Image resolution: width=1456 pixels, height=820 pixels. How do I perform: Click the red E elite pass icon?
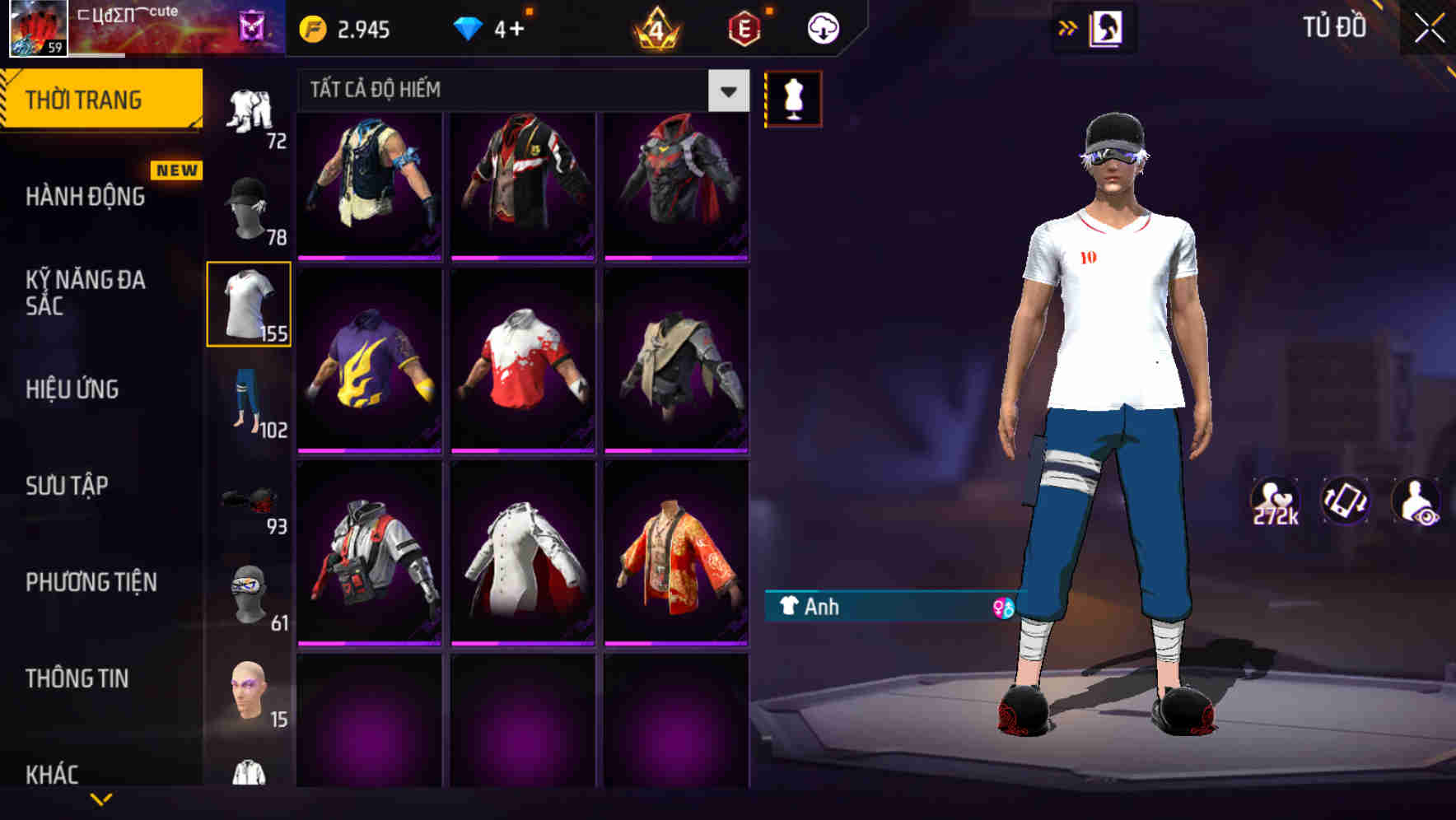(x=740, y=28)
